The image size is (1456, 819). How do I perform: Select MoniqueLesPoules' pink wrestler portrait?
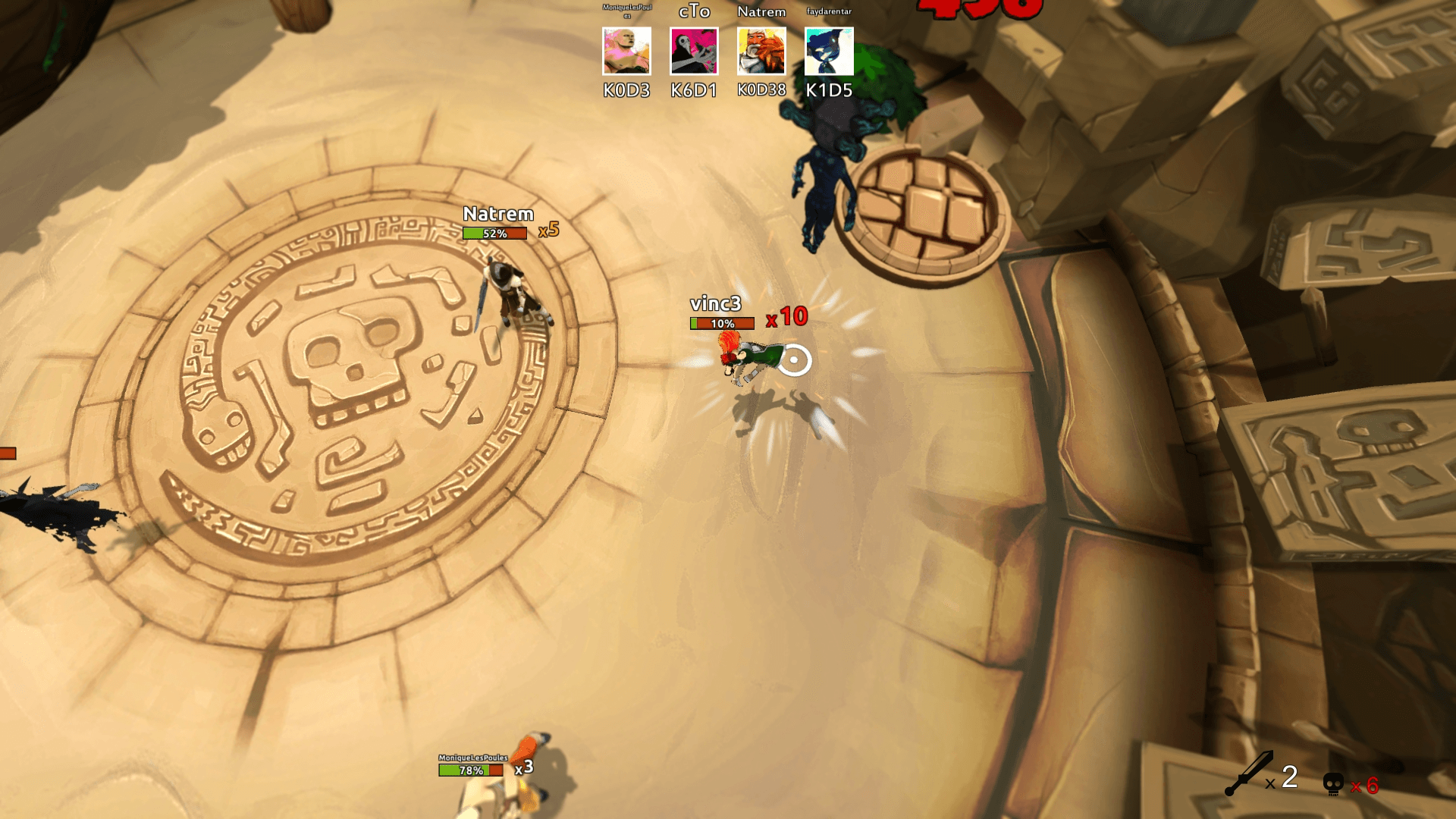pyautogui.click(x=626, y=52)
